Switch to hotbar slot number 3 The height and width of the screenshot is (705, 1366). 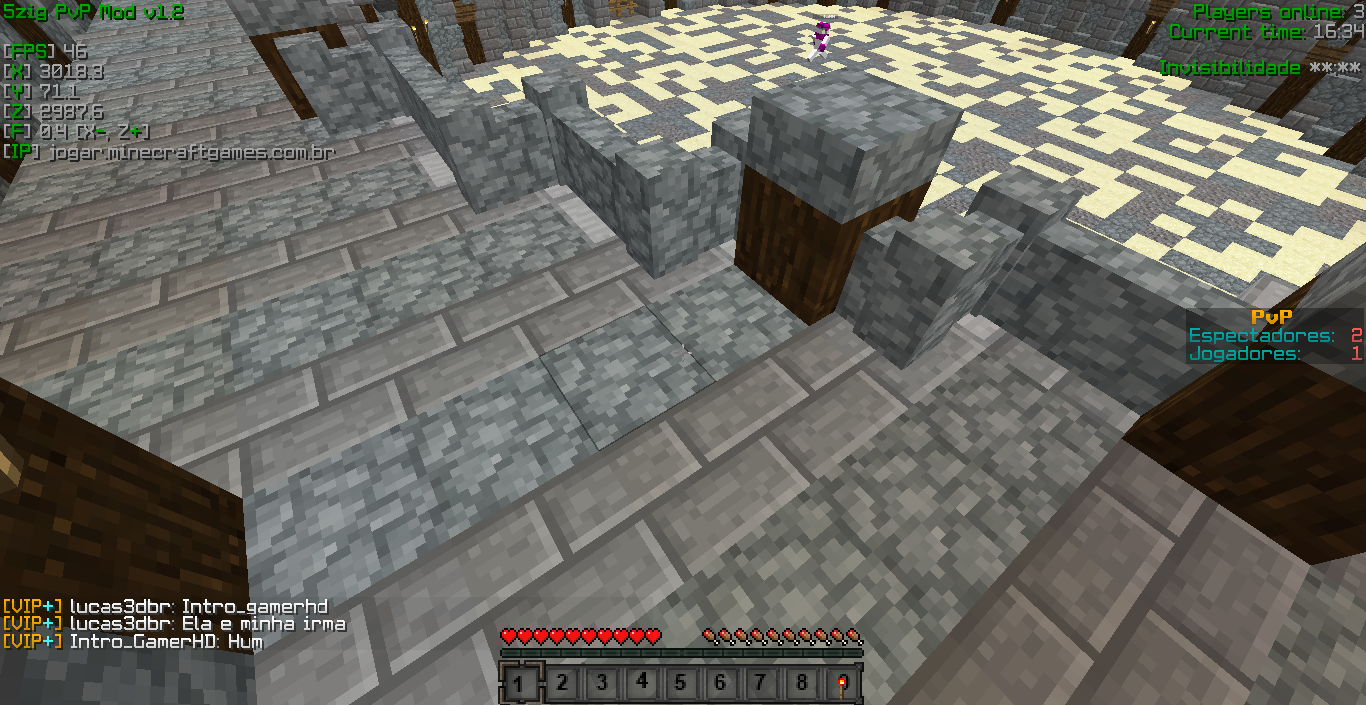[x=601, y=684]
